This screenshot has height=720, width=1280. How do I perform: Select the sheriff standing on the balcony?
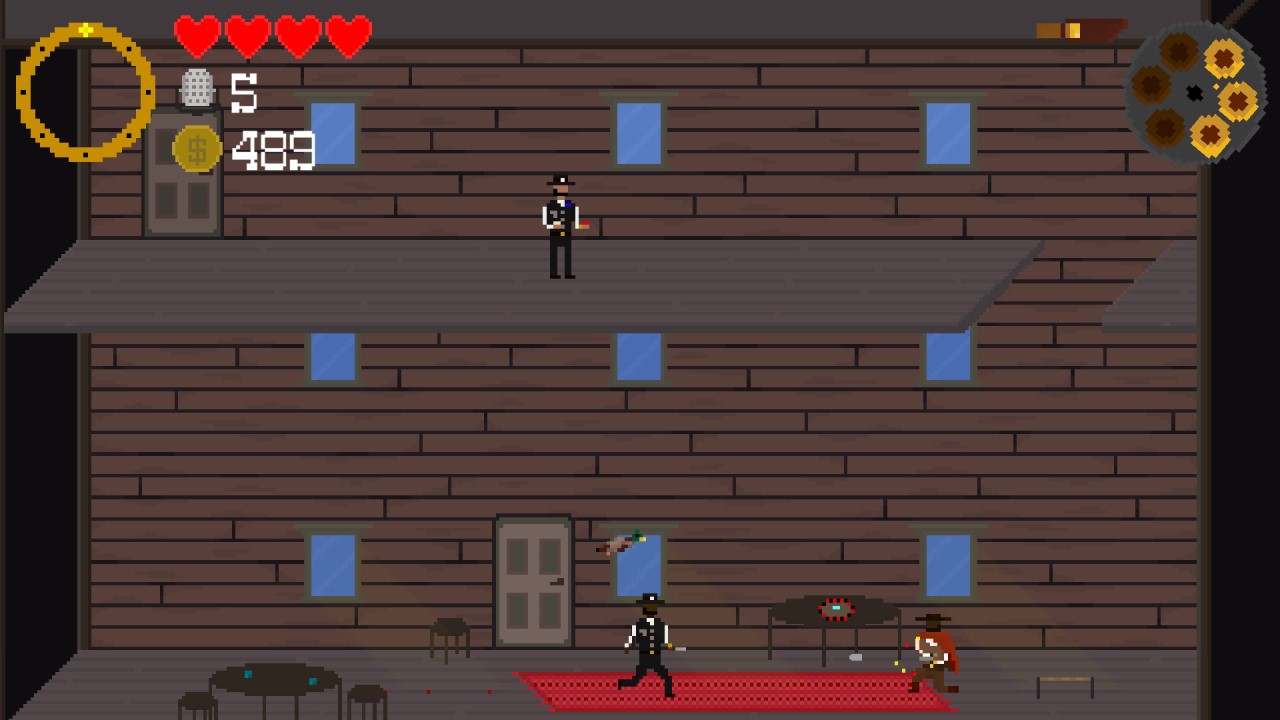pos(560,220)
